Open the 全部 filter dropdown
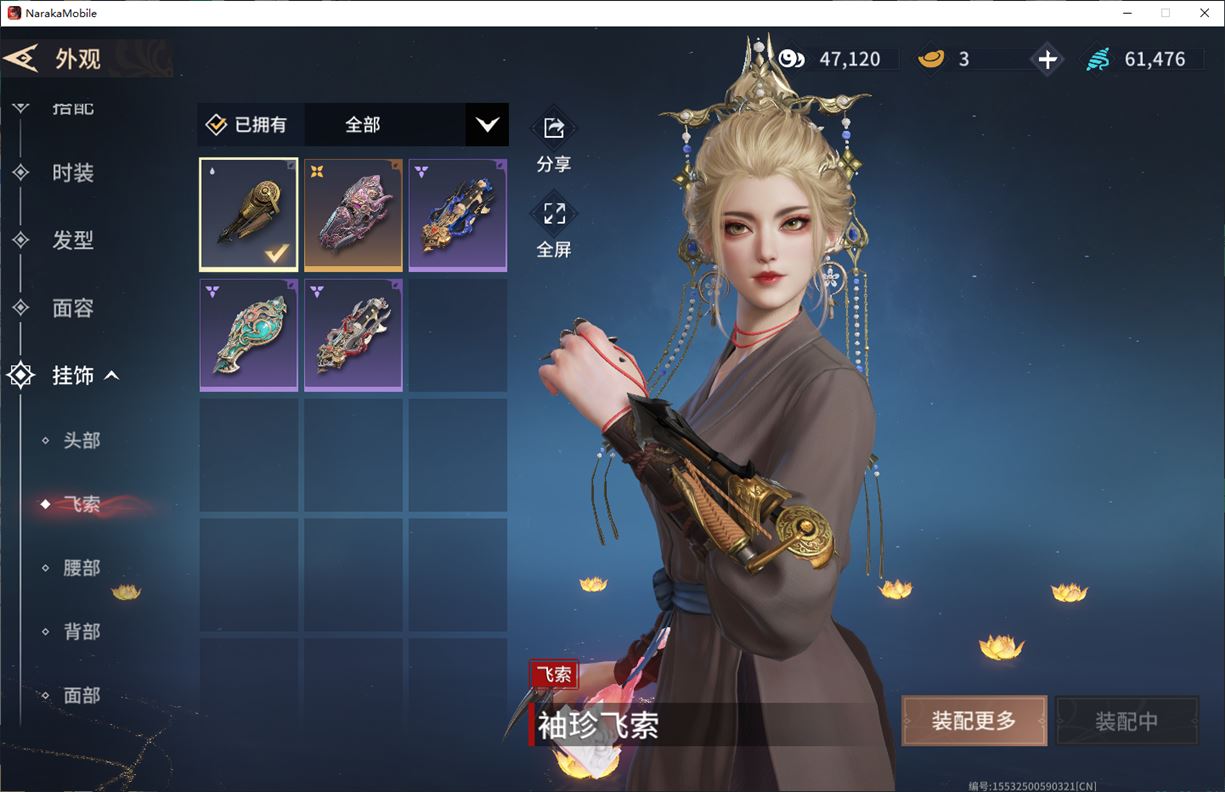The height and width of the screenshot is (792, 1225). pos(486,125)
